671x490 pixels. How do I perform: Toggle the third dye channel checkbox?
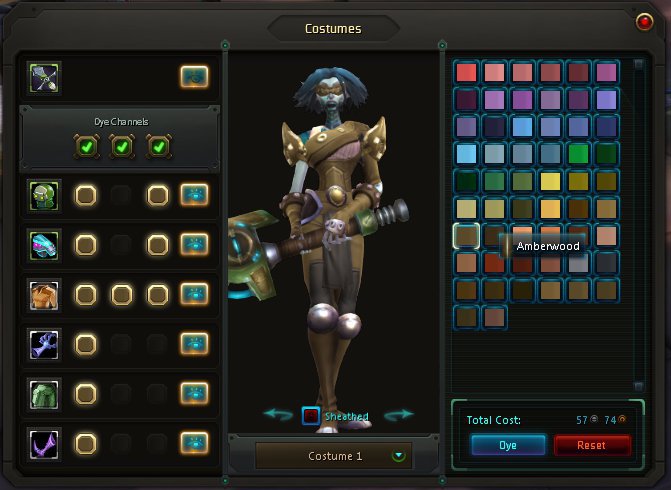(158, 148)
